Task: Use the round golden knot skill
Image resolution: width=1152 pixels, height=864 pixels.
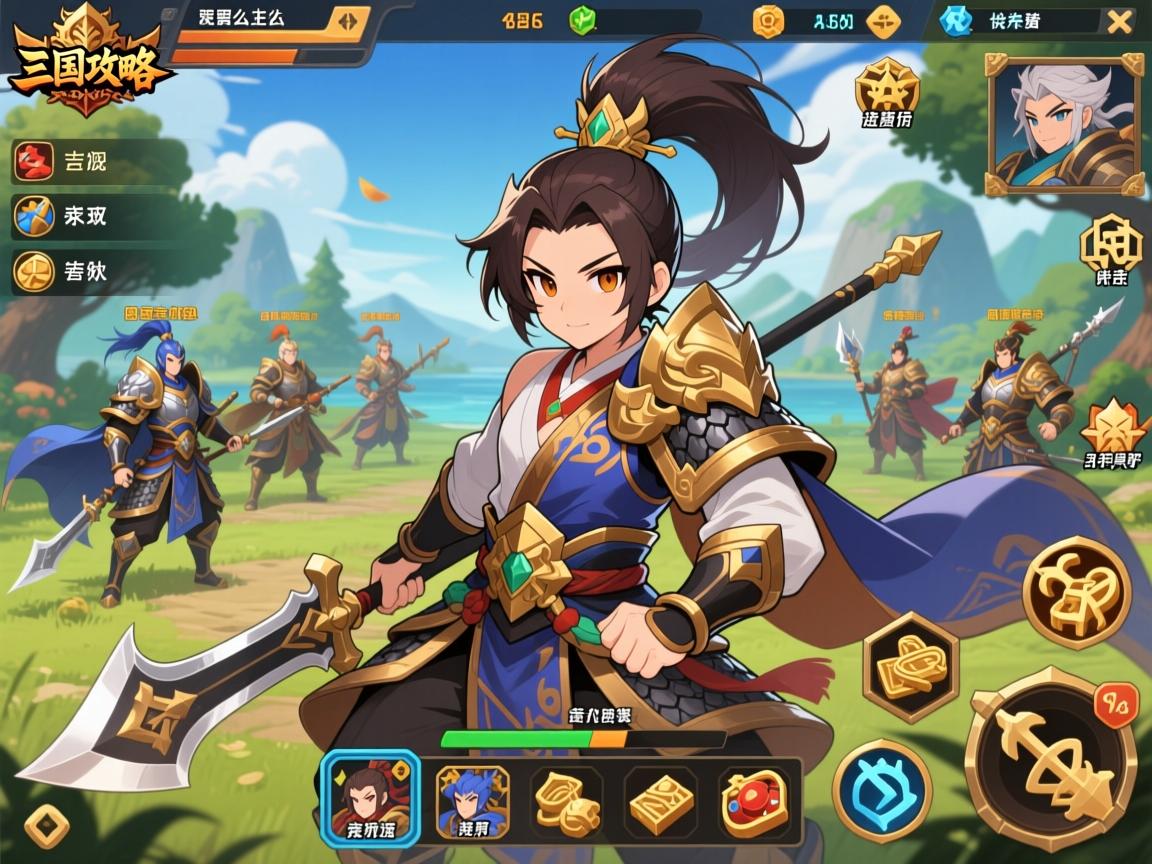Action: [1076, 592]
